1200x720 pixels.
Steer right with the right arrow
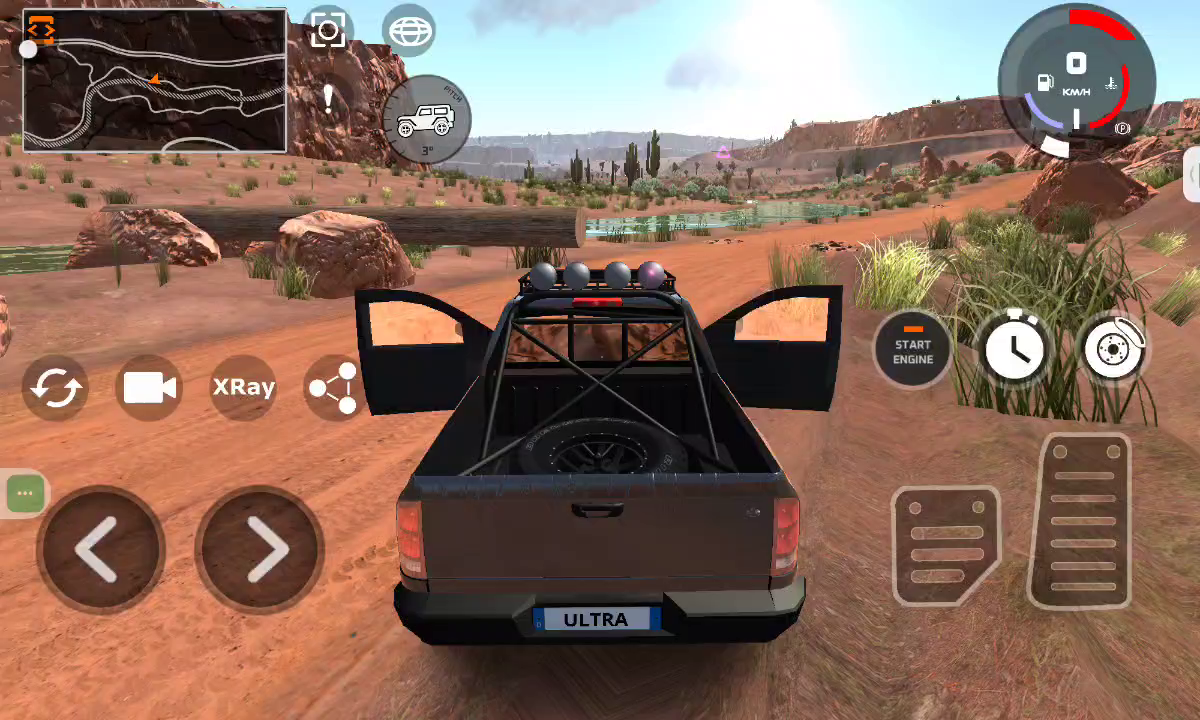[260, 549]
